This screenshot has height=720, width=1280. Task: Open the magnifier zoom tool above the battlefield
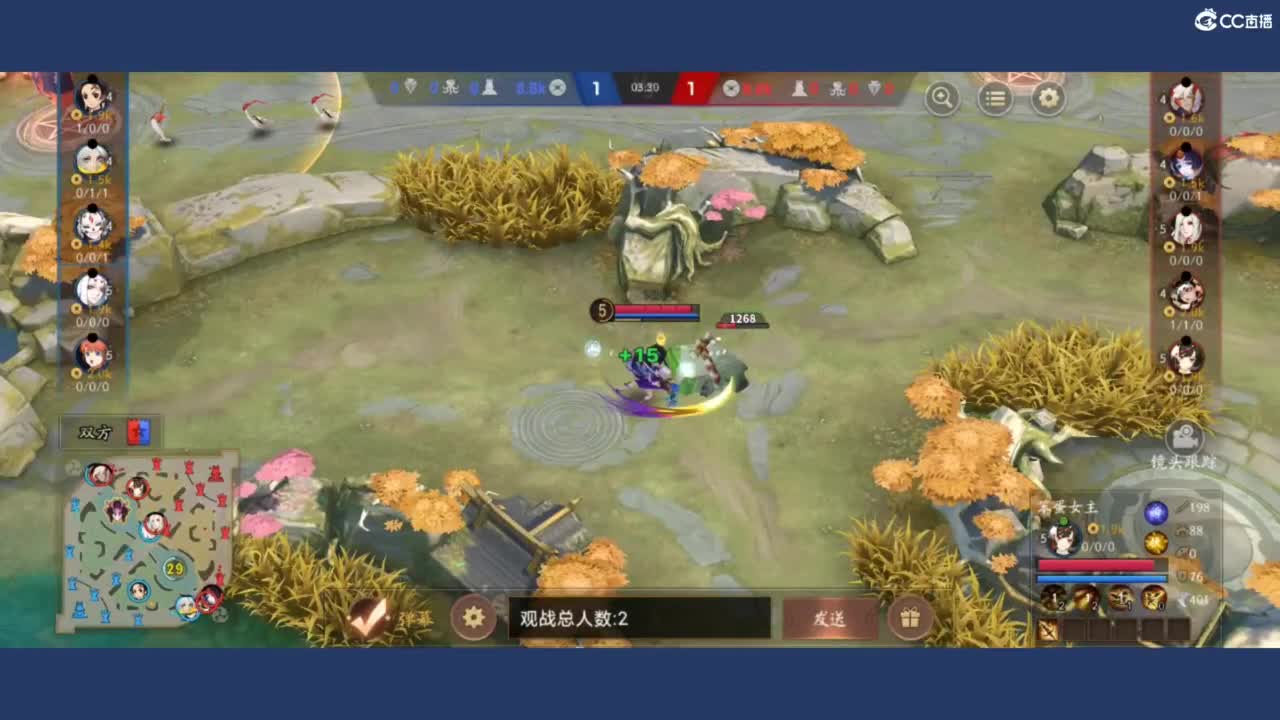pos(941,98)
